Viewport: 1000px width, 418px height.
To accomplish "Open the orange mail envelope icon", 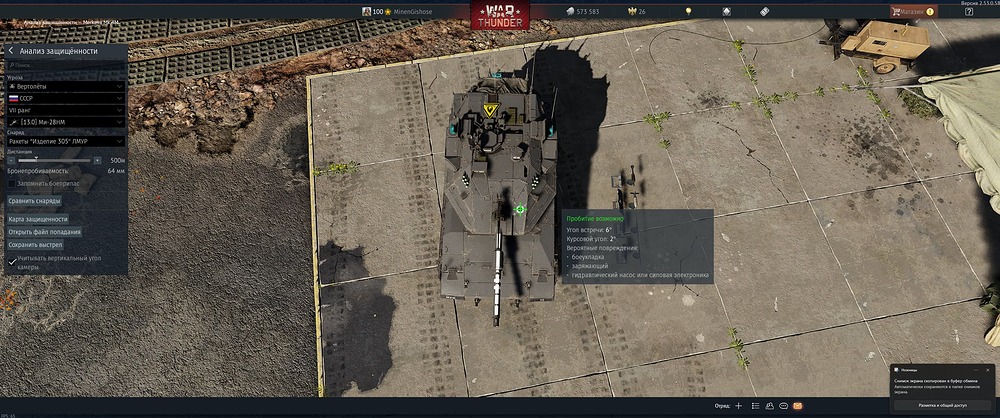I will 797,407.
